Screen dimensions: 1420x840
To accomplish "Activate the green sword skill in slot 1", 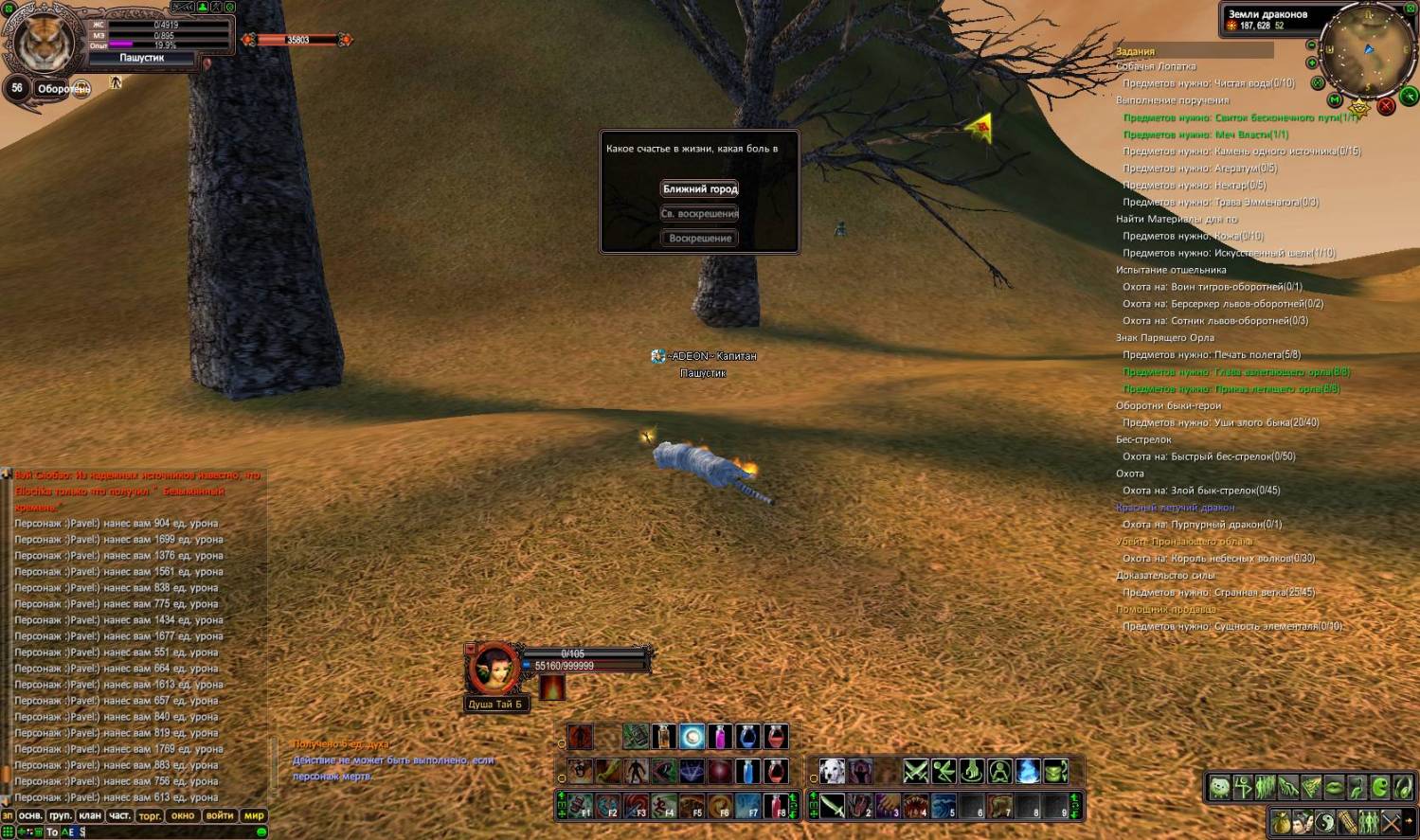I will pyautogui.click(x=831, y=806).
